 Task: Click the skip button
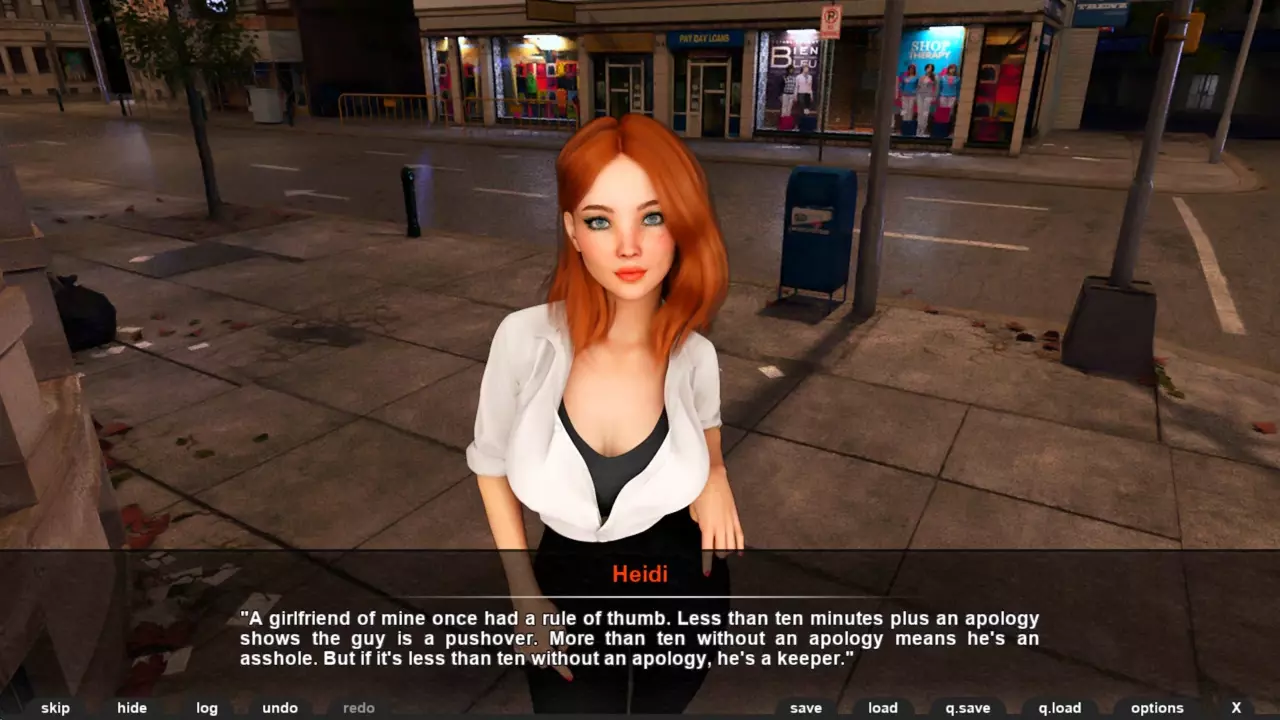click(55, 708)
